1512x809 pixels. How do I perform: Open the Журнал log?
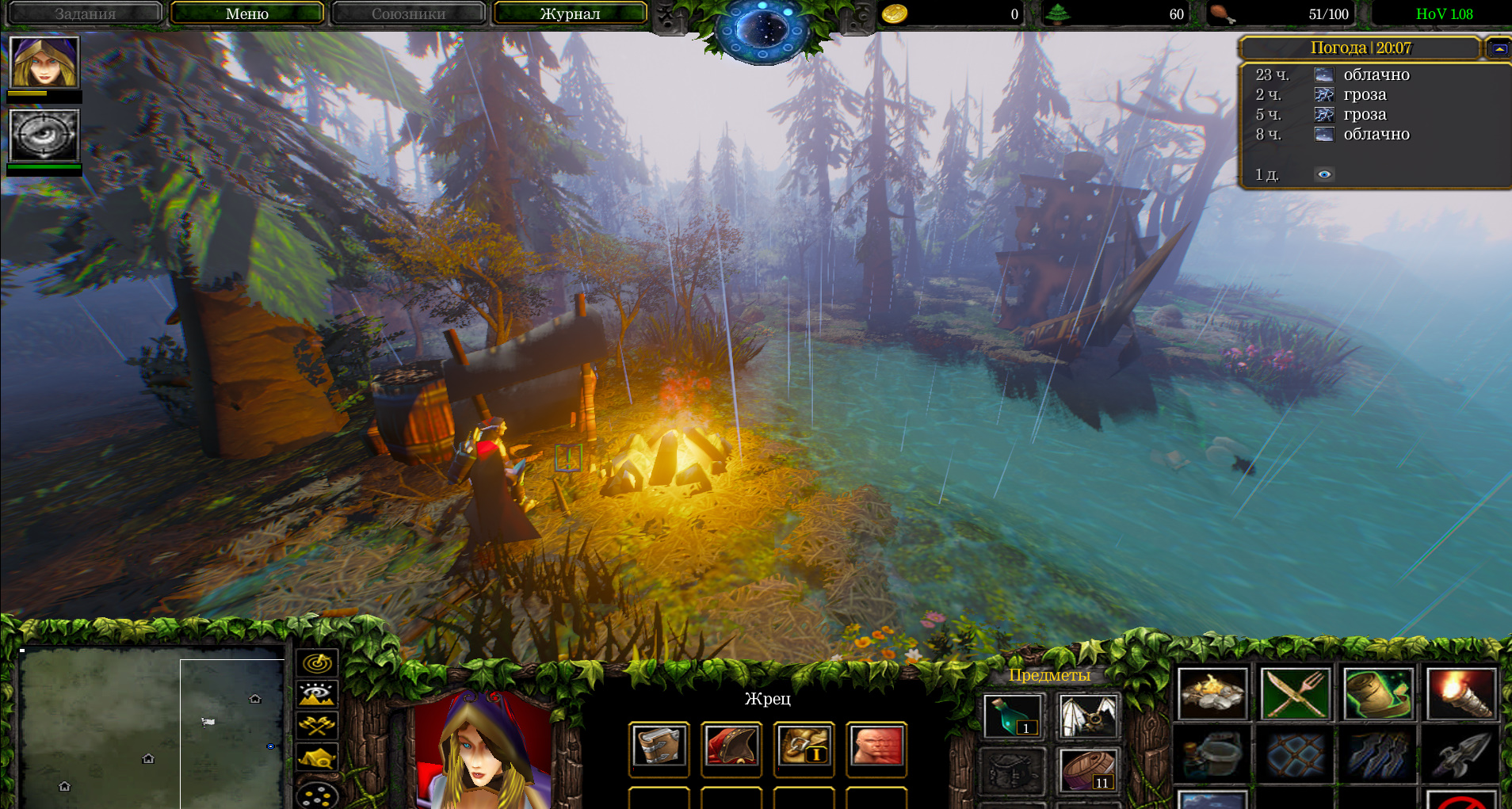pos(570,13)
